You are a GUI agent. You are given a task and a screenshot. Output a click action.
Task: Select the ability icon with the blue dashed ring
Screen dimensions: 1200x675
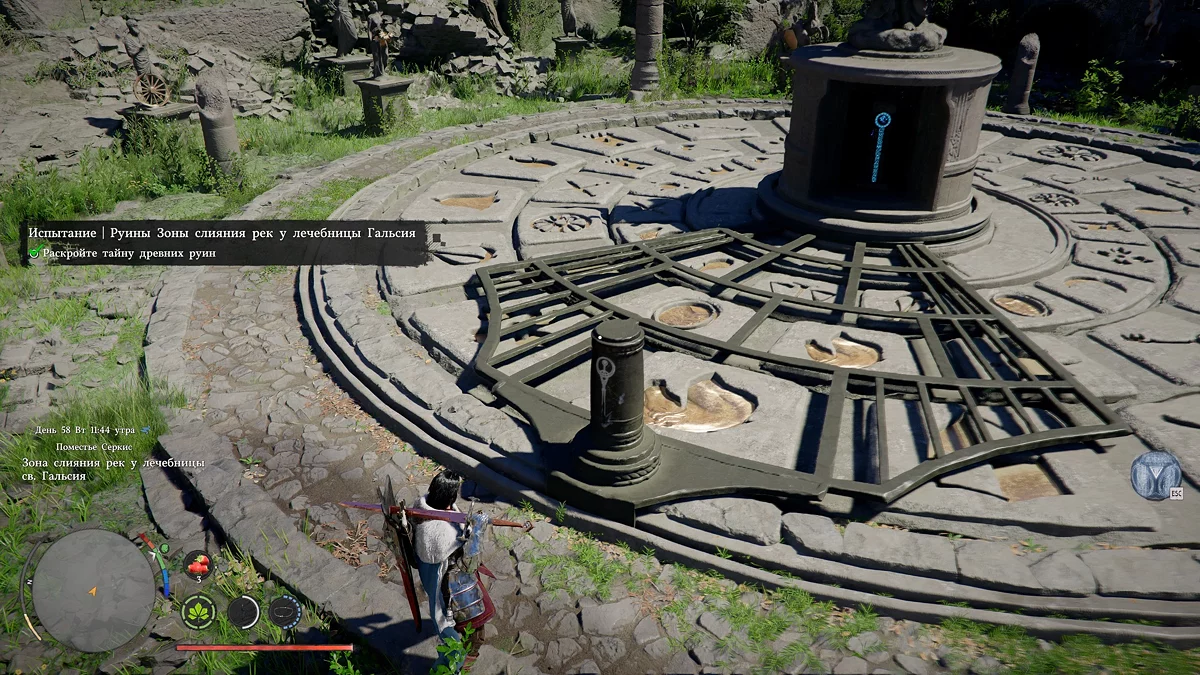(x=285, y=611)
